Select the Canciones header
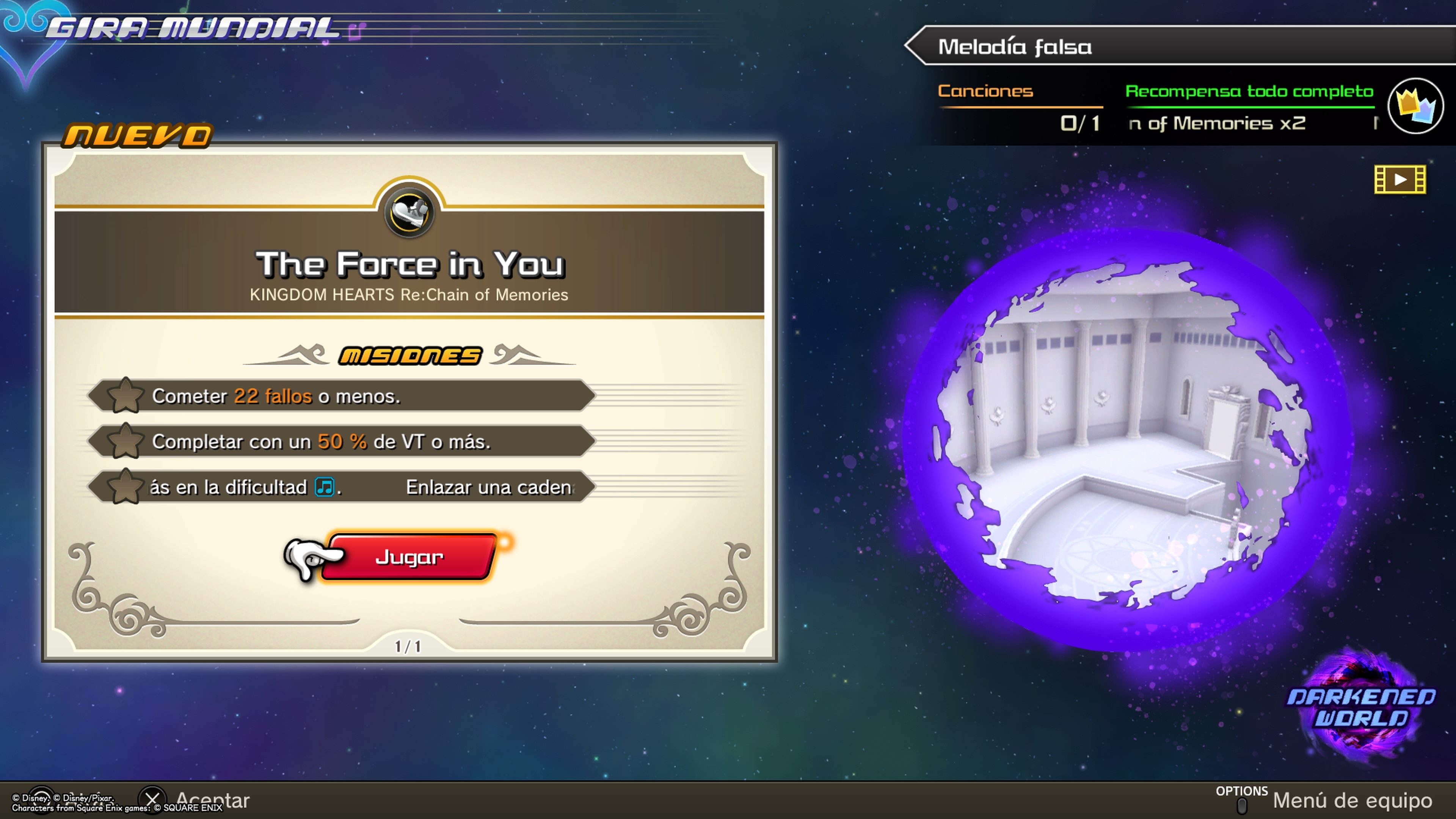1456x819 pixels. [x=985, y=91]
